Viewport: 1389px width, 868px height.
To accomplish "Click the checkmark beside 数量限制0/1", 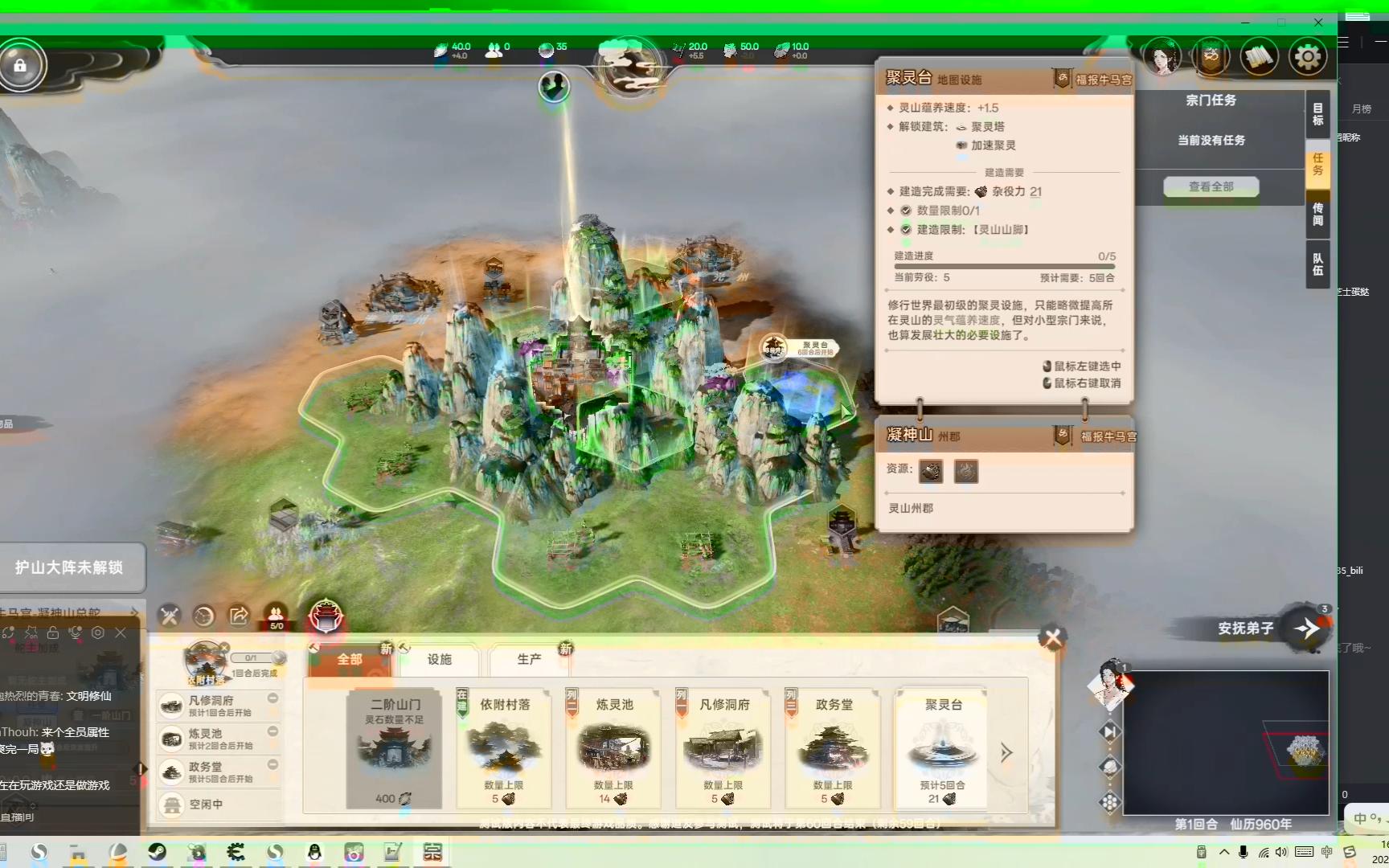I will coord(904,211).
